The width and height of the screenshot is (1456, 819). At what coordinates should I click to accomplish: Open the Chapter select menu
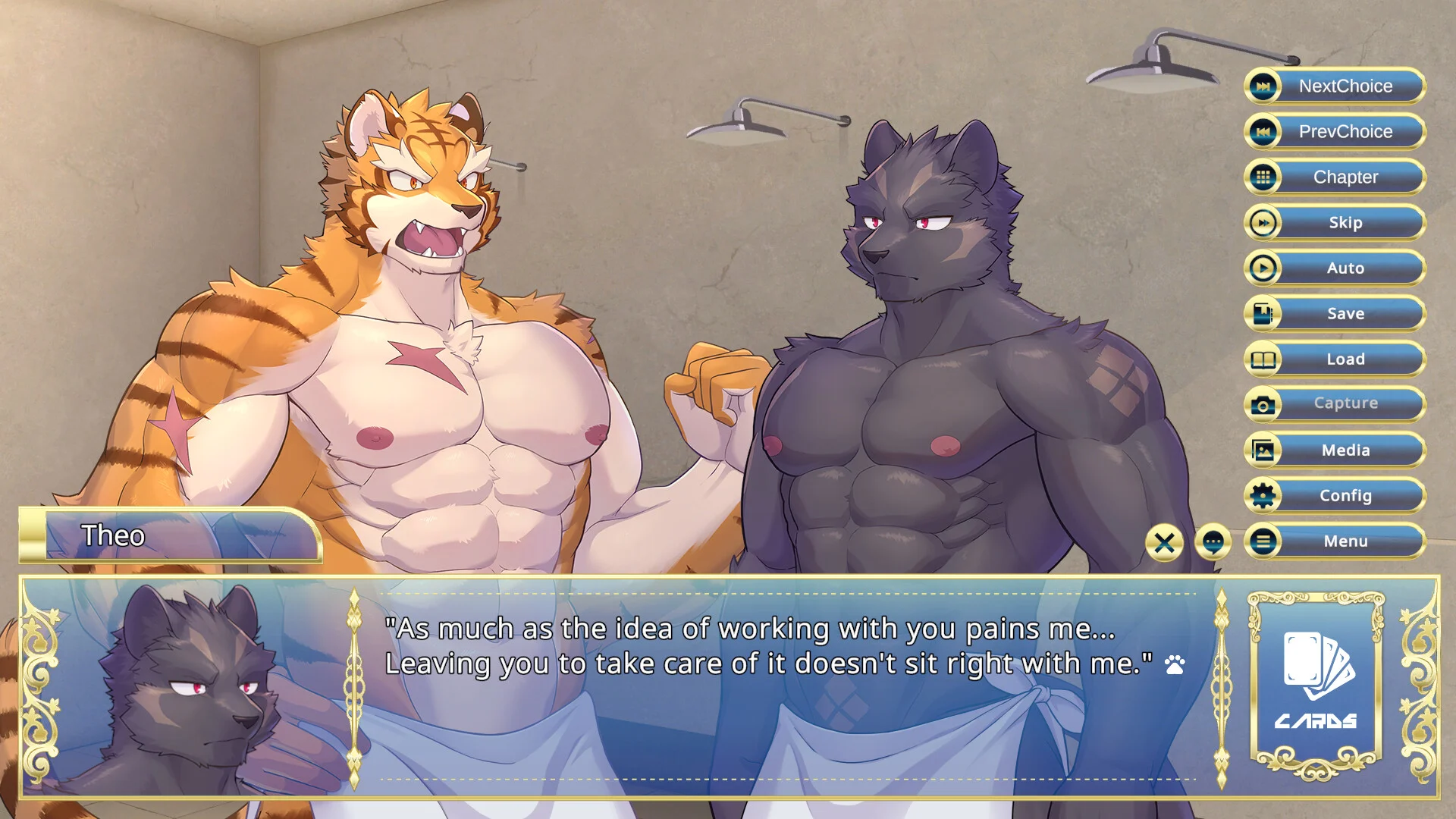pyautogui.click(x=1335, y=177)
